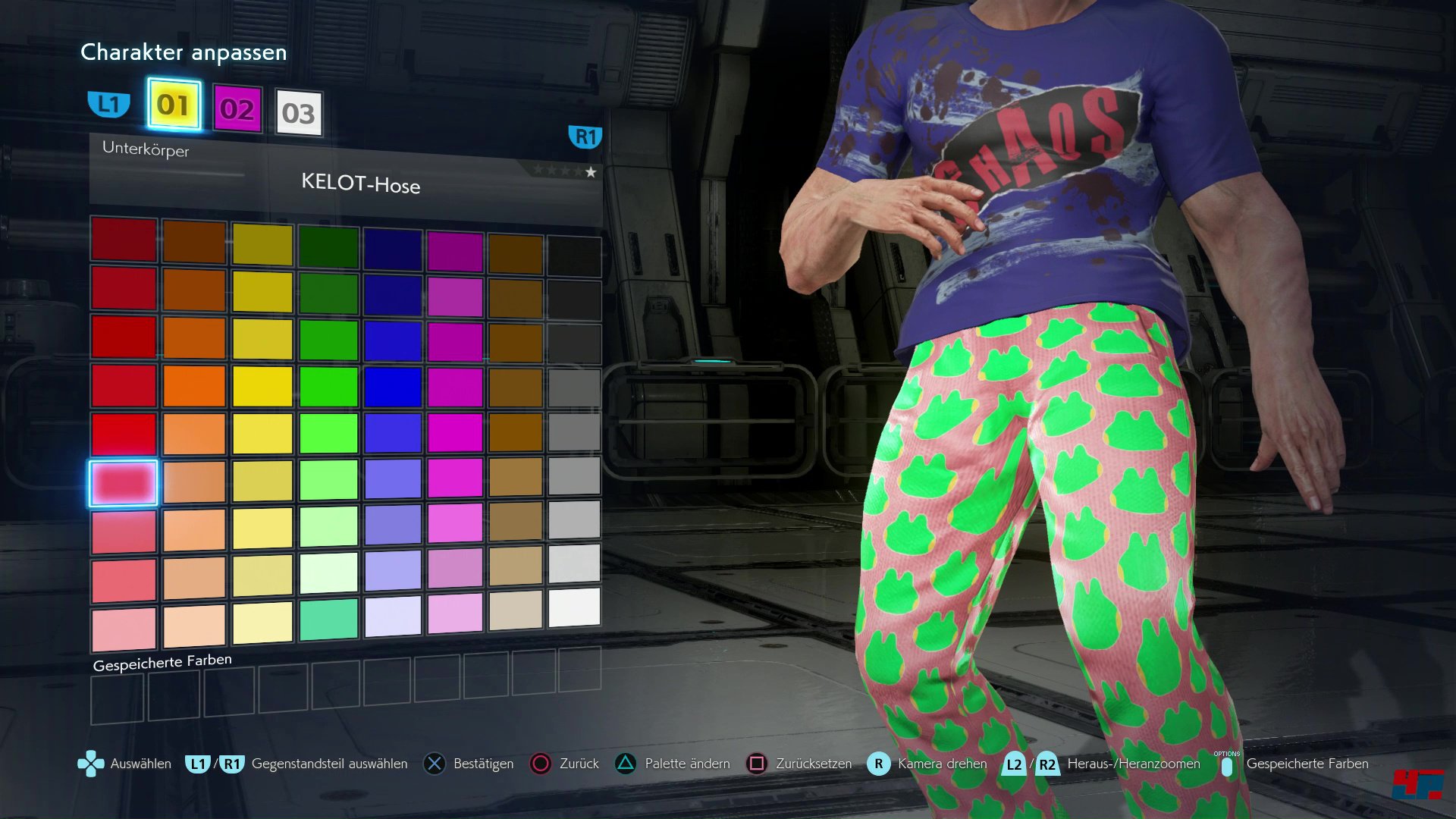This screenshot has width=1456, height=819.
Task: Open the white 03 color layer tab
Action: [299, 114]
